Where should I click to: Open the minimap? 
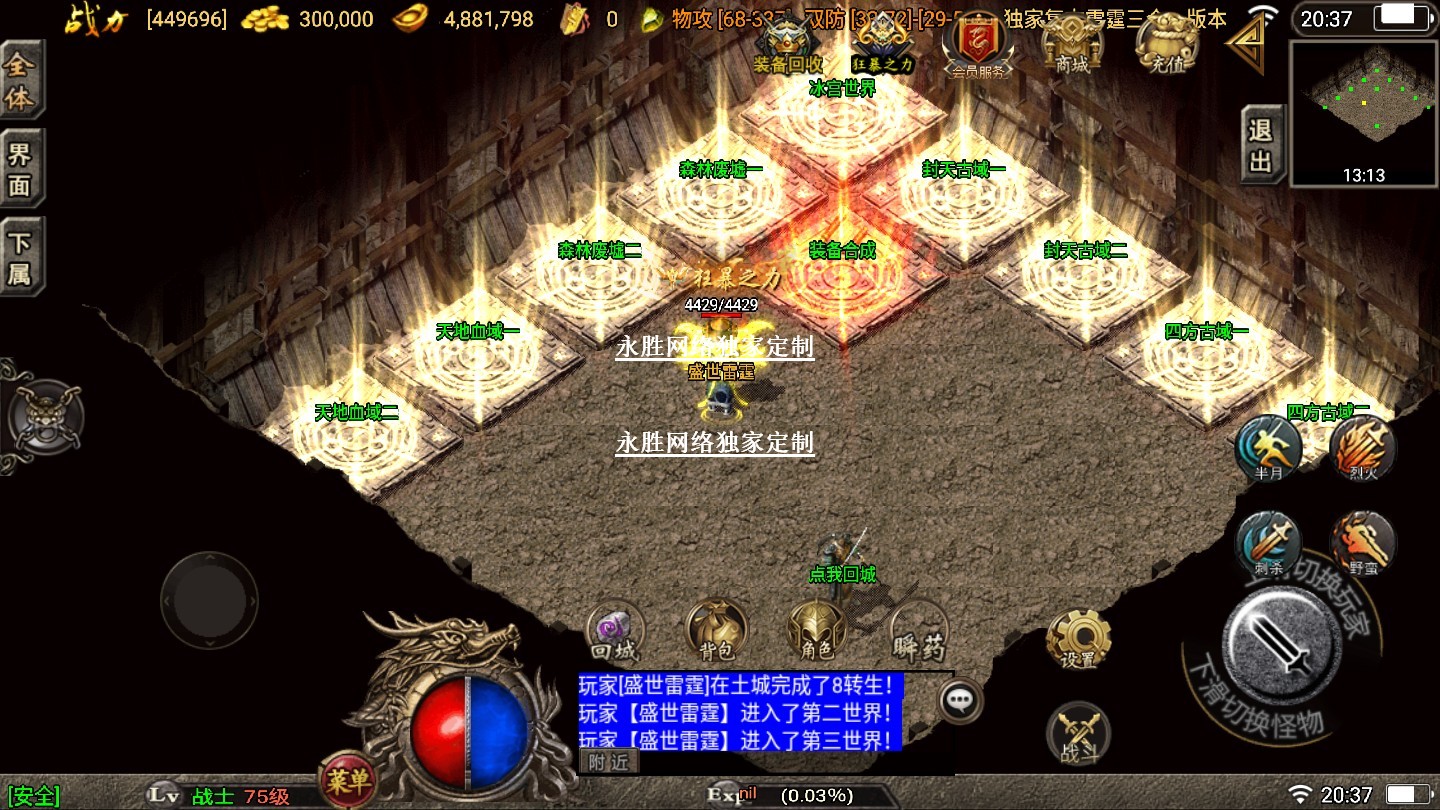coord(1364,112)
